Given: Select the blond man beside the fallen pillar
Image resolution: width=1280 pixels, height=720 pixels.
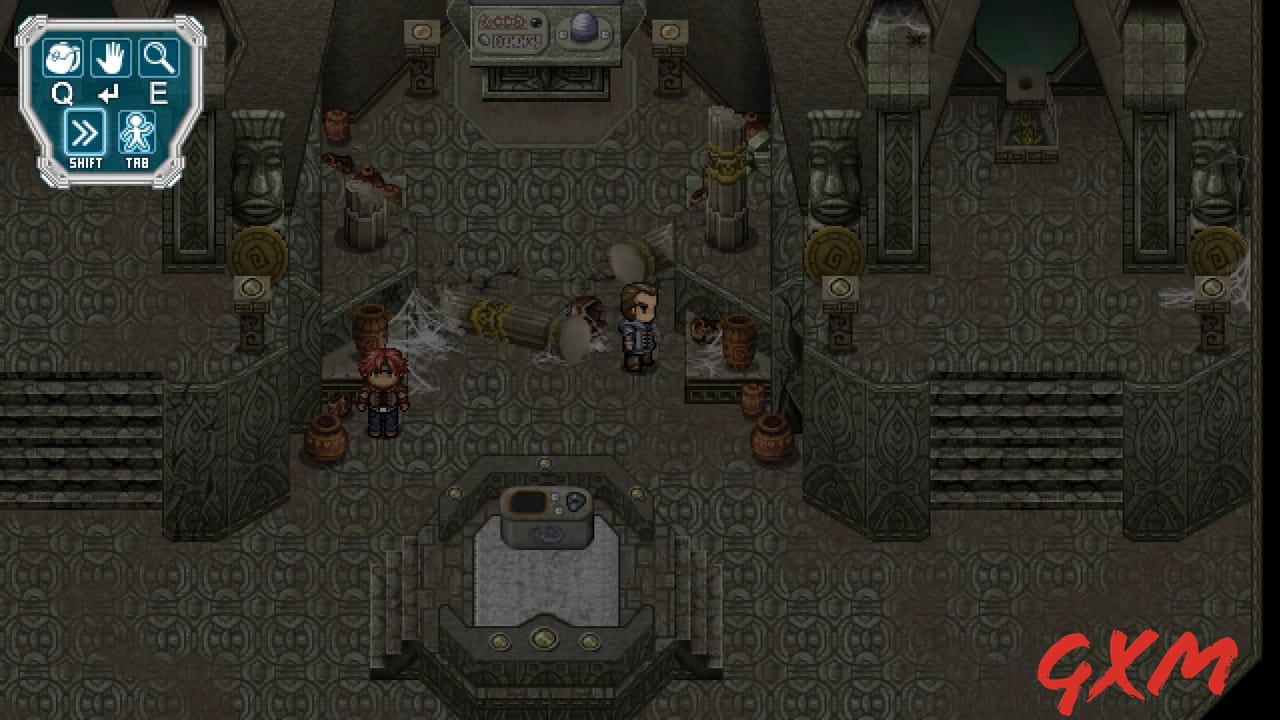Looking at the screenshot, I should (639, 325).
